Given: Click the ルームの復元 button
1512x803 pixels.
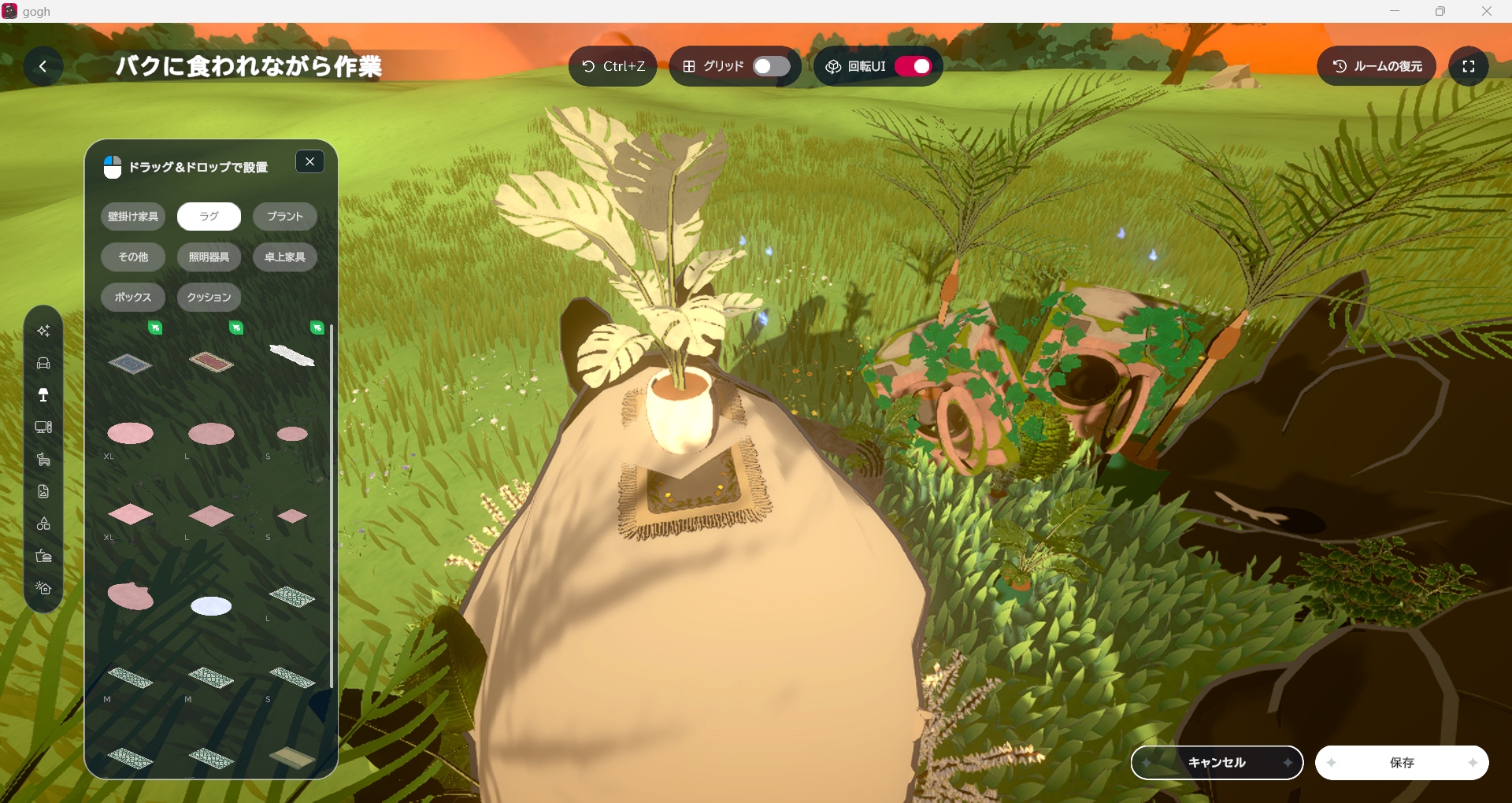Looking at the screenshot, I should tap(1377, 66).
